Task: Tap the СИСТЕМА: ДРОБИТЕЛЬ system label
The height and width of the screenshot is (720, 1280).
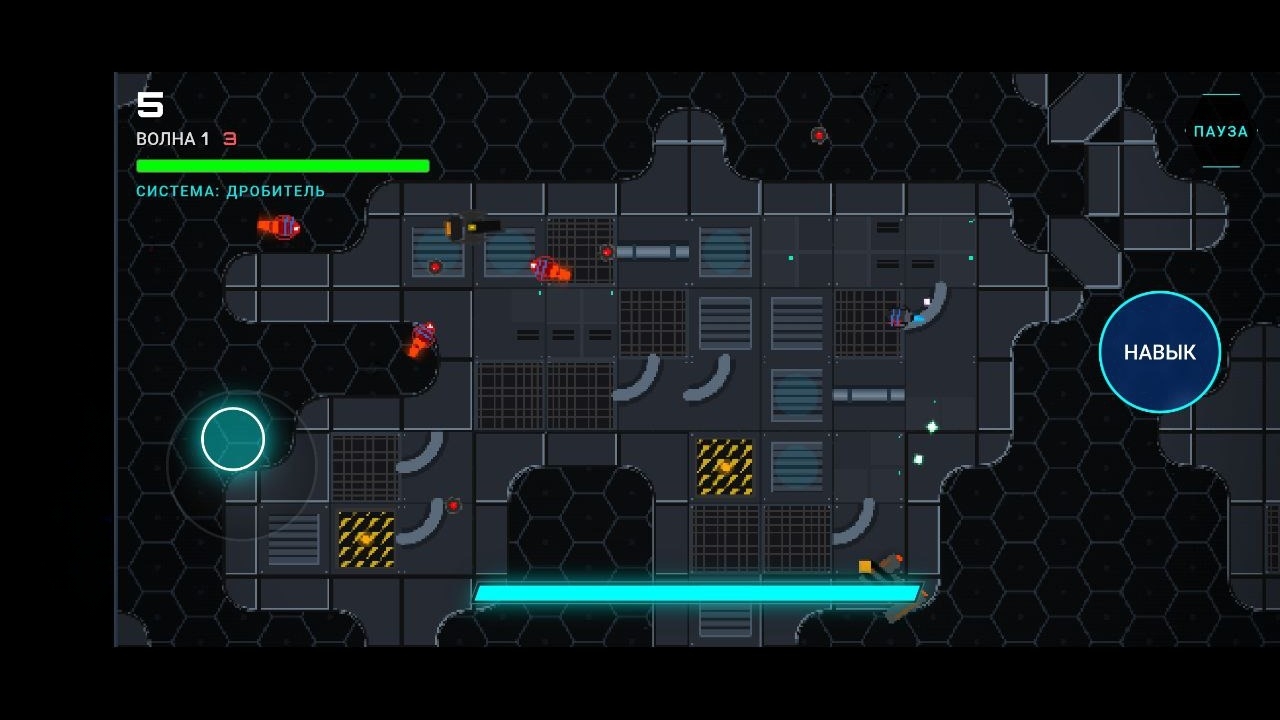Action: point(230,190)
